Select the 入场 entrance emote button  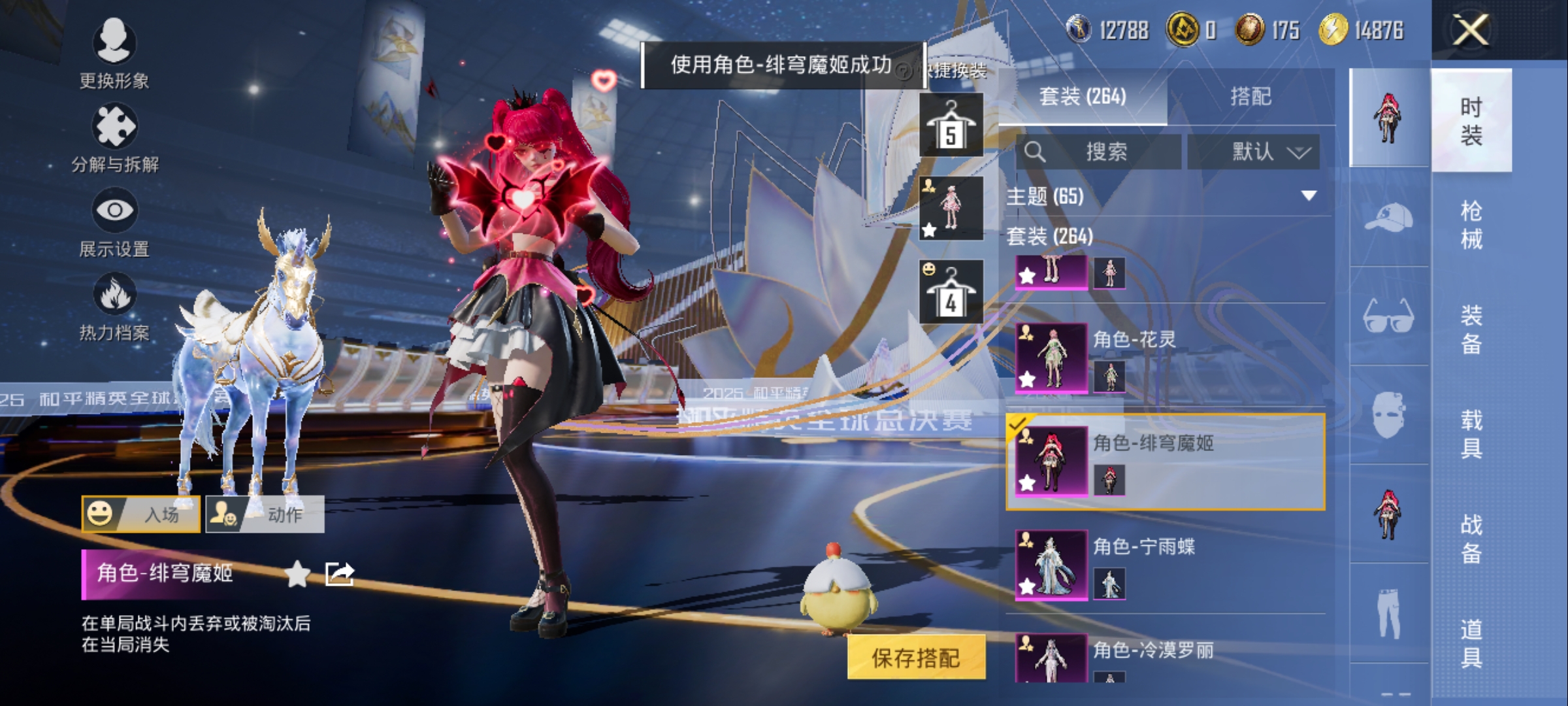[x=141, y=514]
